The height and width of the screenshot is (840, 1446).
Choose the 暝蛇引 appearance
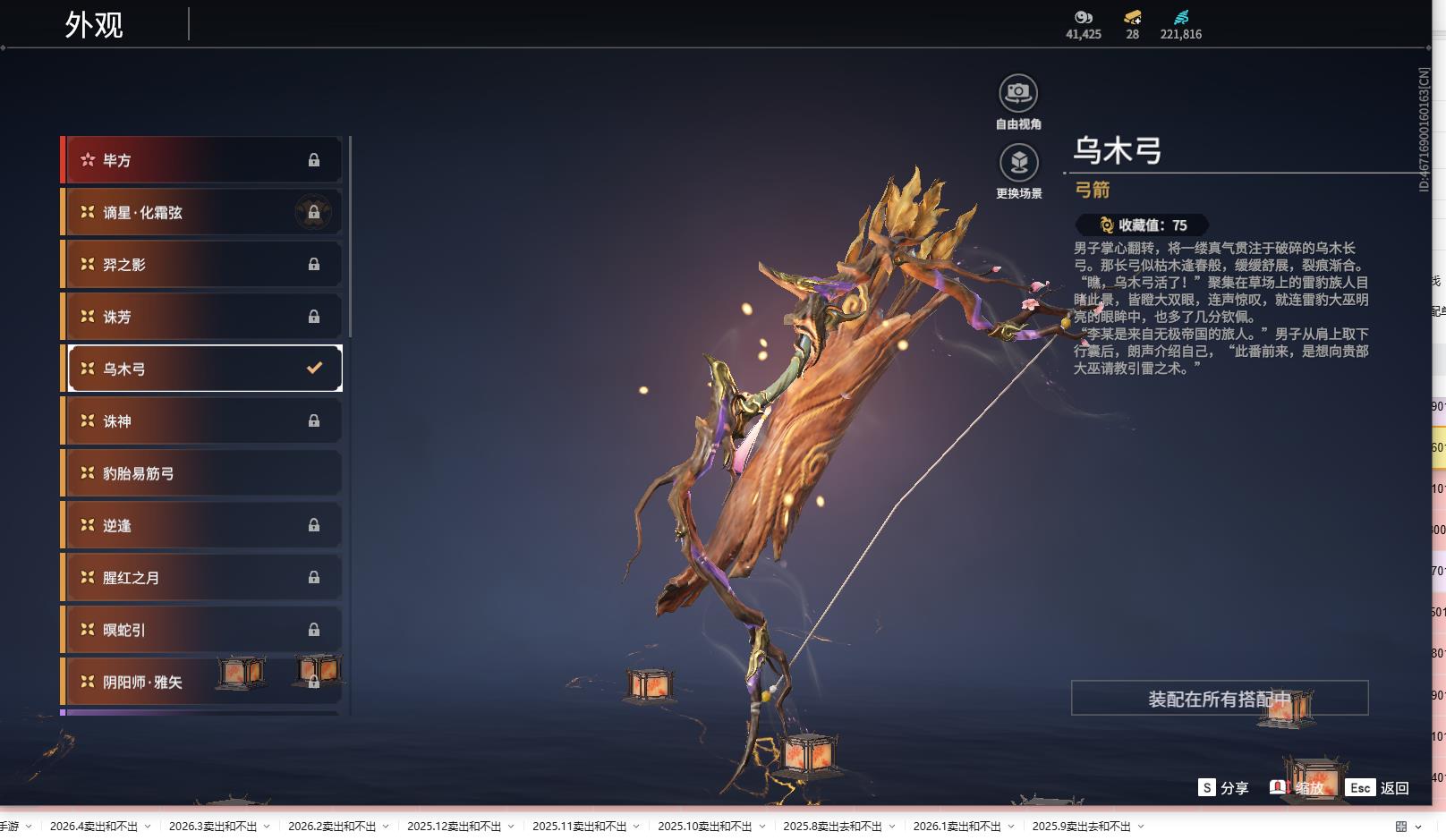coord(201,630)
